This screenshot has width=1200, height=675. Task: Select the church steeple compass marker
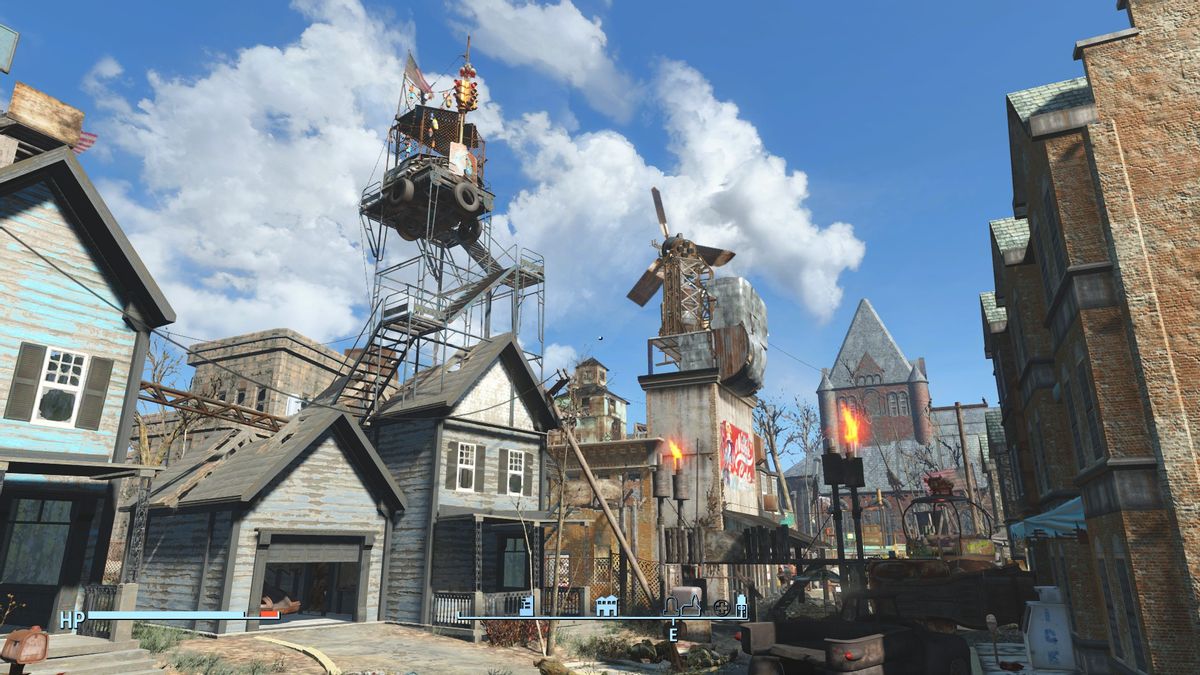tap(691, 604)
